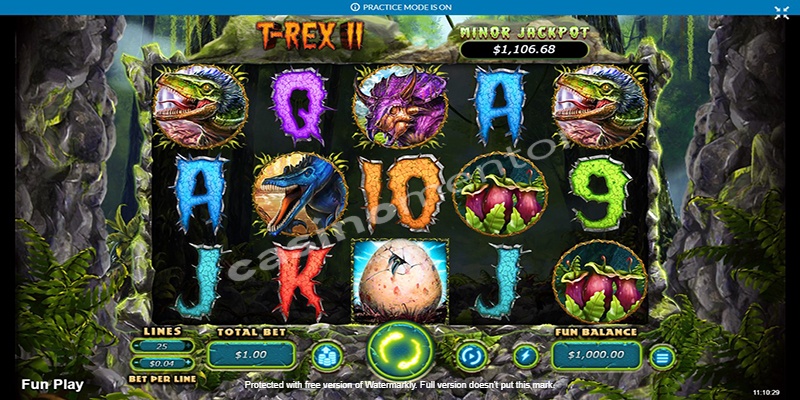Toggle the lightning bolt turbo mode
Image resolution: width=800 pixels, height=400 pixels.
tap(525, 355)
